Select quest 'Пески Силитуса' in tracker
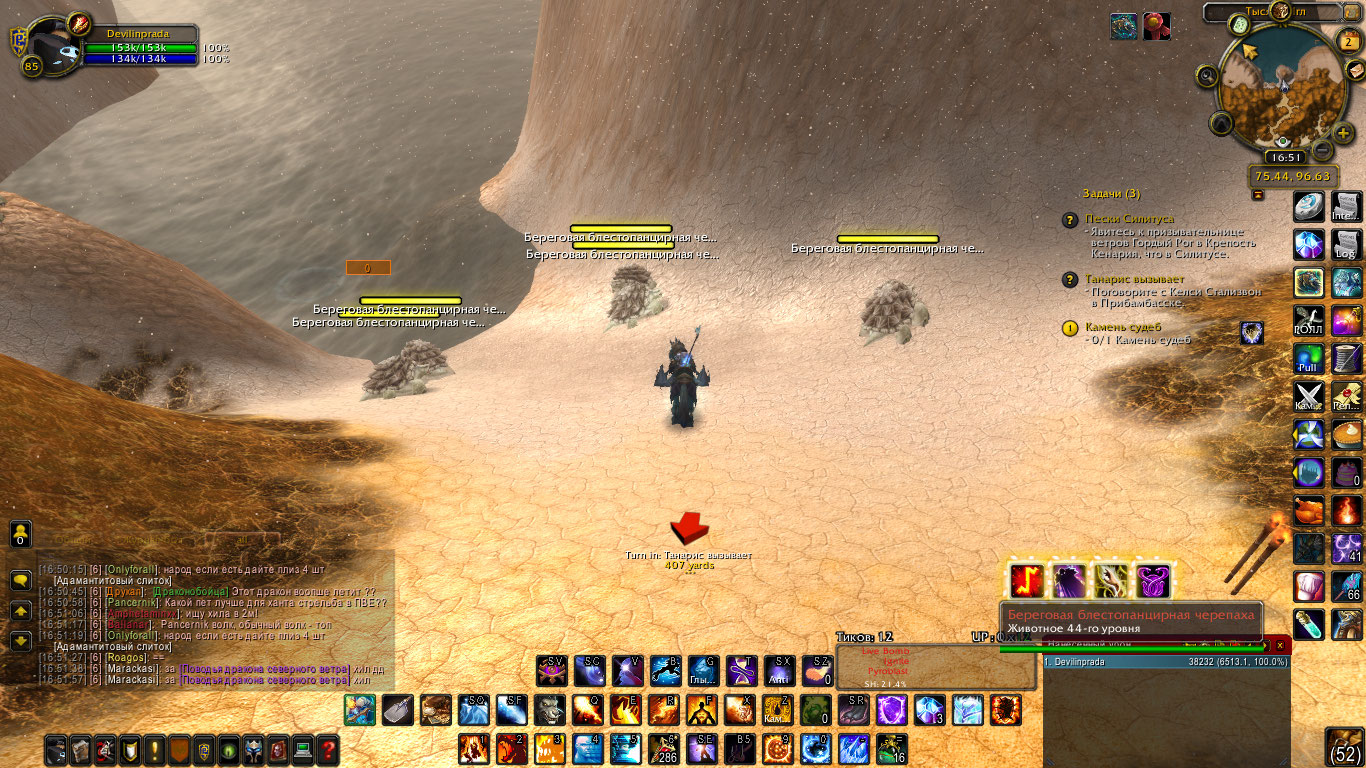 [x=1130, y=218]
